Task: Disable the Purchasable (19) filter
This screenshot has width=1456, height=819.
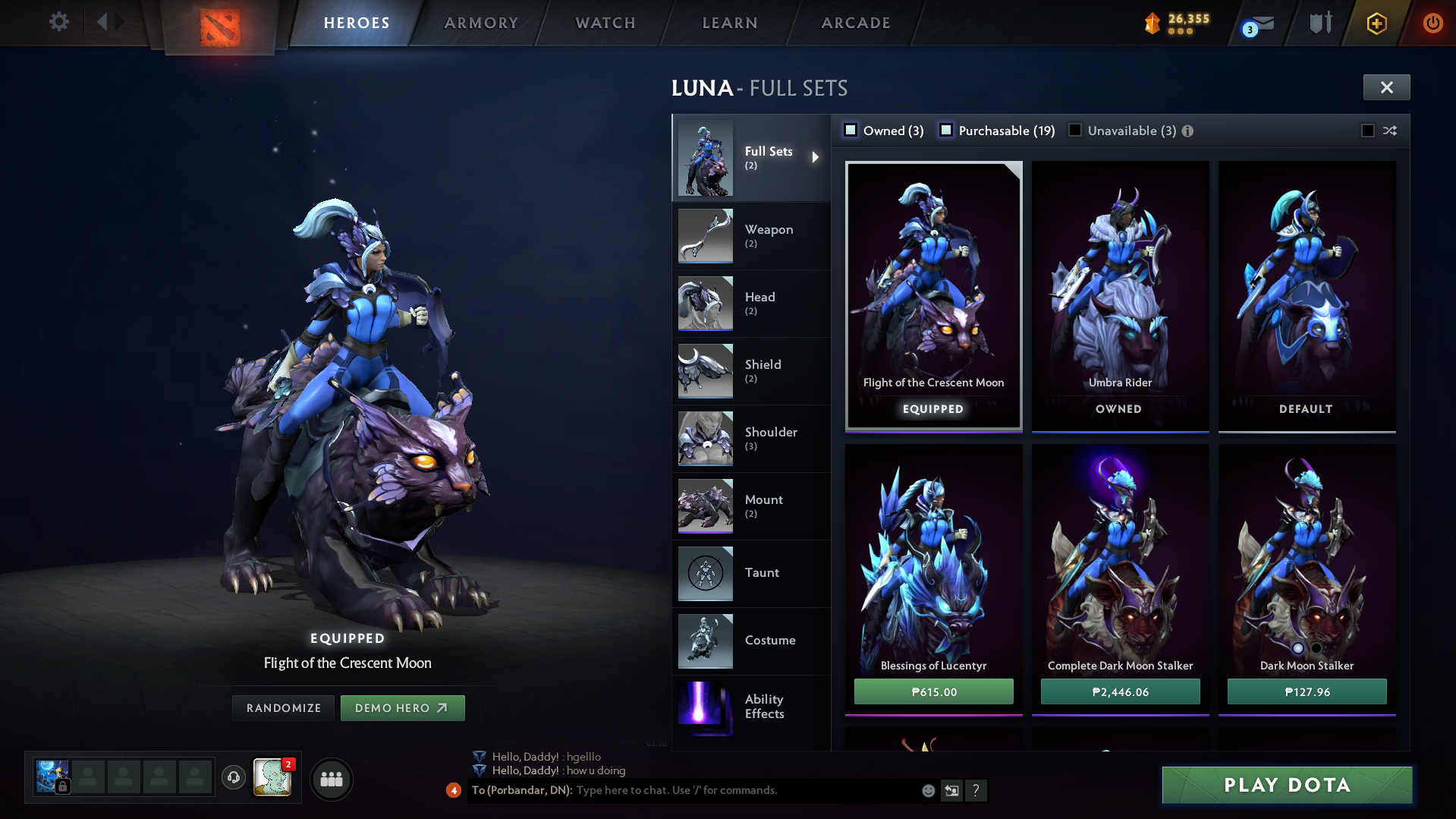Action: (946, 130)
